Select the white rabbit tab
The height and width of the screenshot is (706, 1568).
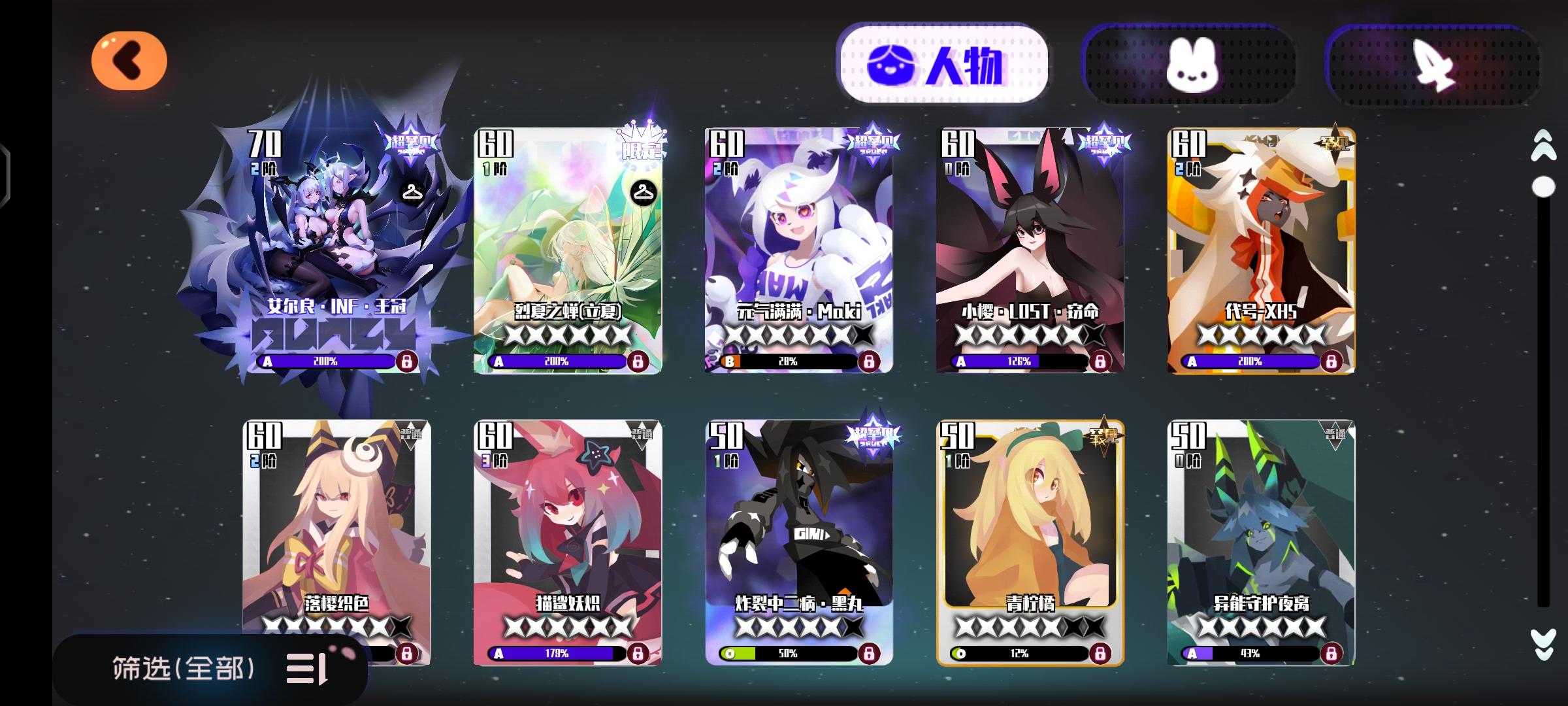pos(1193,65)
